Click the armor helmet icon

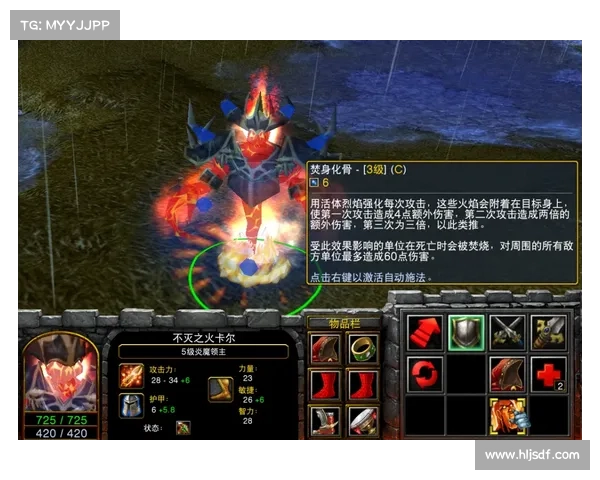131,404
